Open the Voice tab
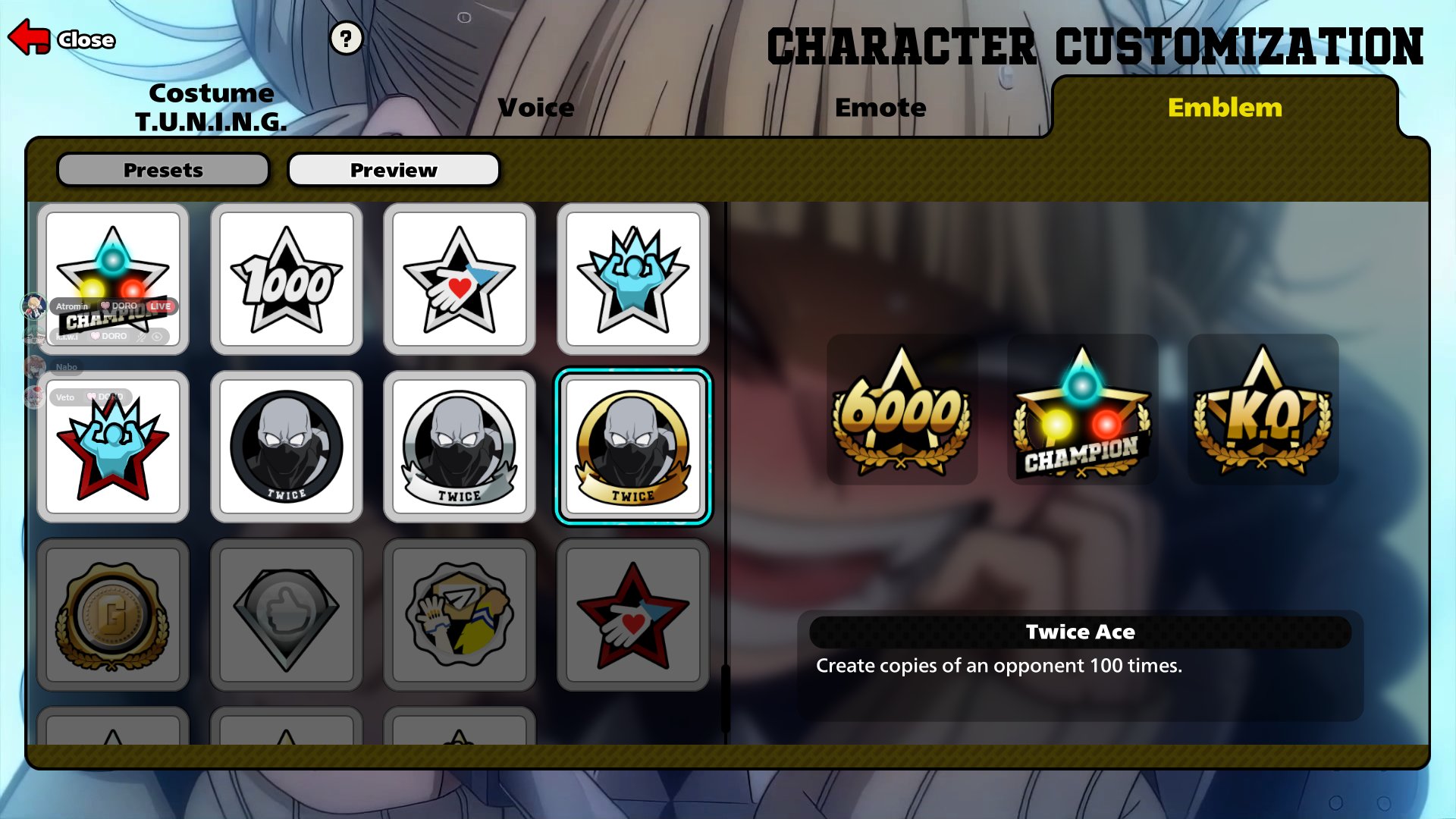This screenshot has height=819, width=1456. pos(536,108)
